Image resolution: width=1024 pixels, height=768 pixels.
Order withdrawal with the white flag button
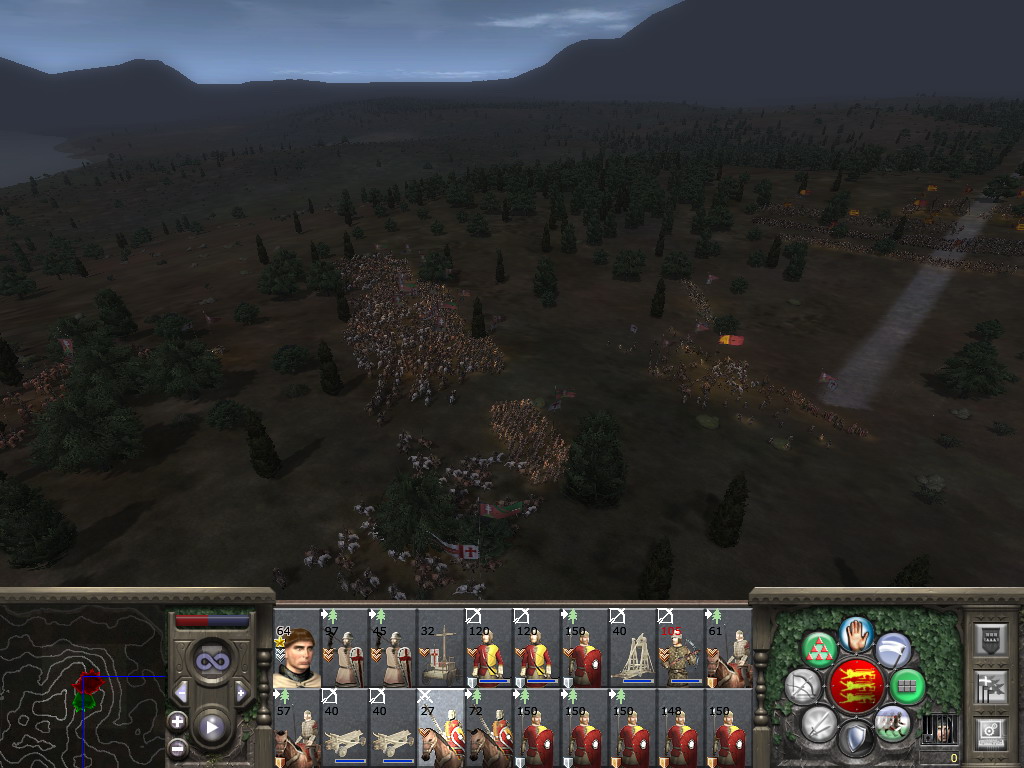click(x=892, y=648)
